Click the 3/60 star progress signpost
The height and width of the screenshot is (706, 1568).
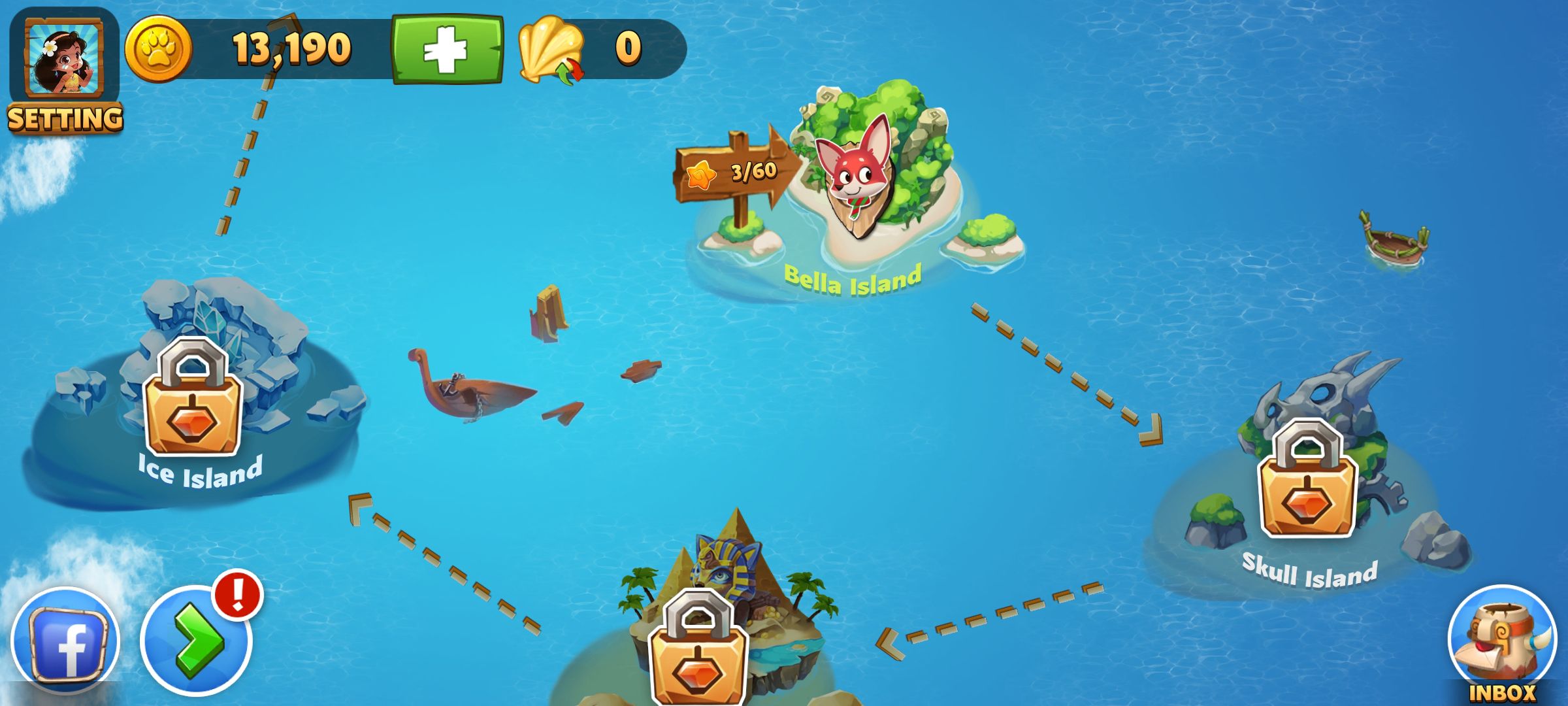click(735, 173)
